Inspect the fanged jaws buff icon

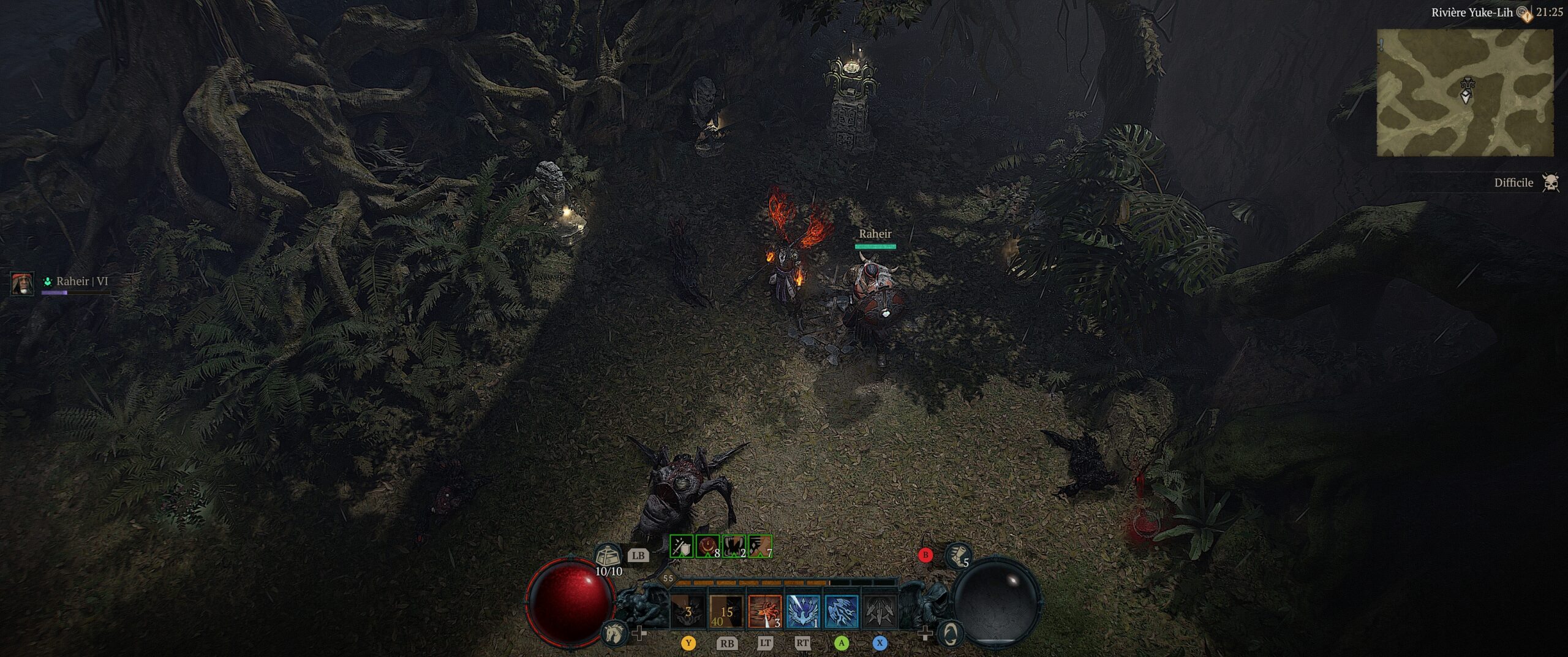click(x=734, y=546)
